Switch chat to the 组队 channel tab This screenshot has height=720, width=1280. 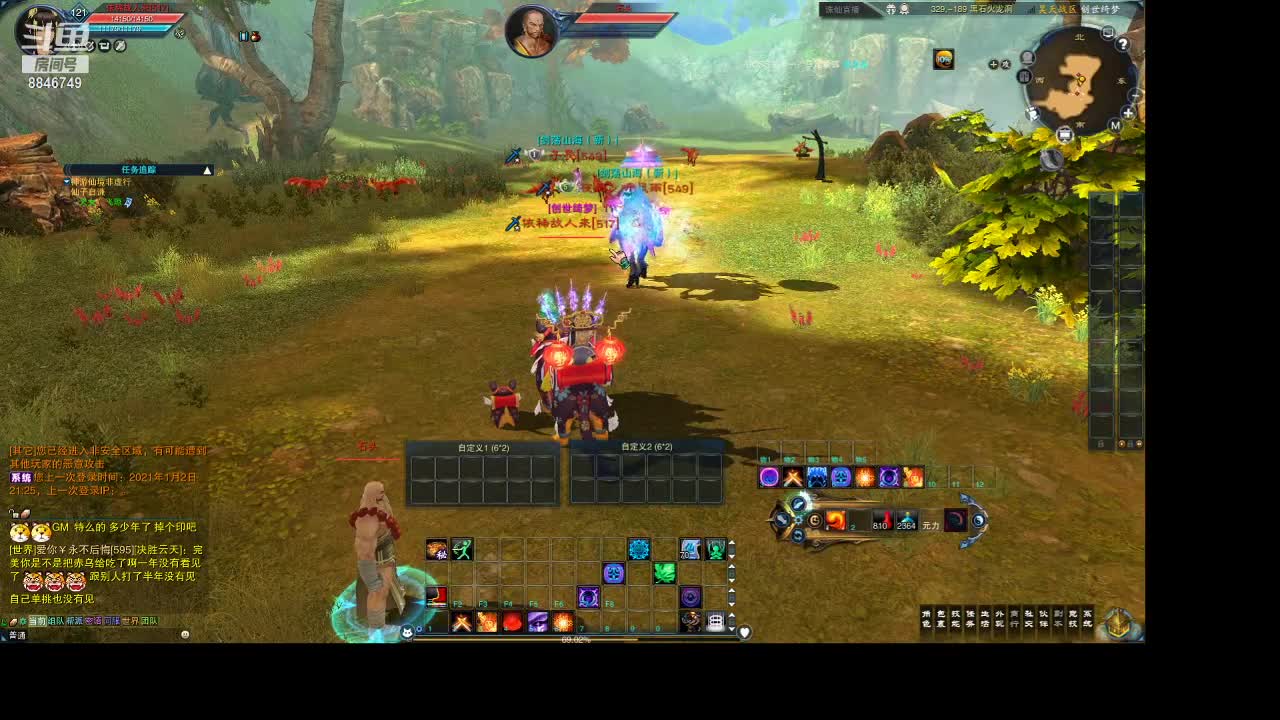pyautogui.click(x=55, y=621)
